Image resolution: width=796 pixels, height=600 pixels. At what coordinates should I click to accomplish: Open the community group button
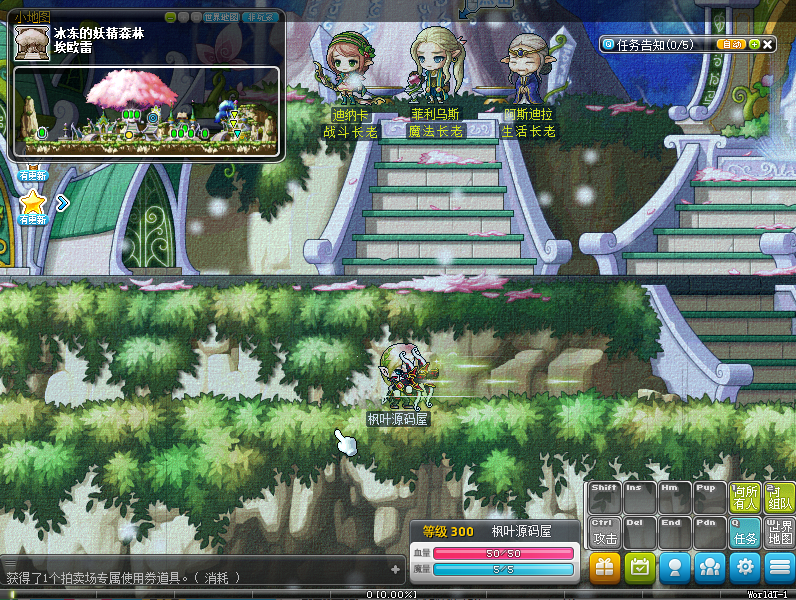pyautogui.click(x=710, y=568)
